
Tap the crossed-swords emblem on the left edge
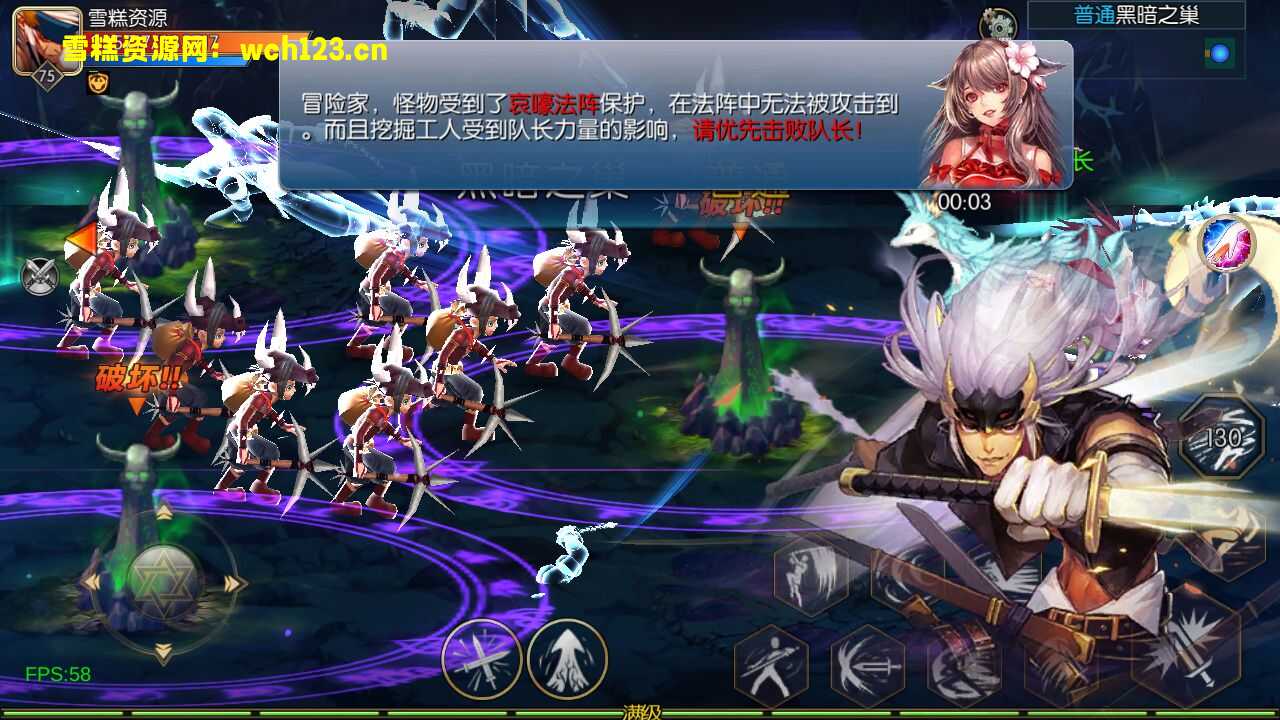click(38, 277)
